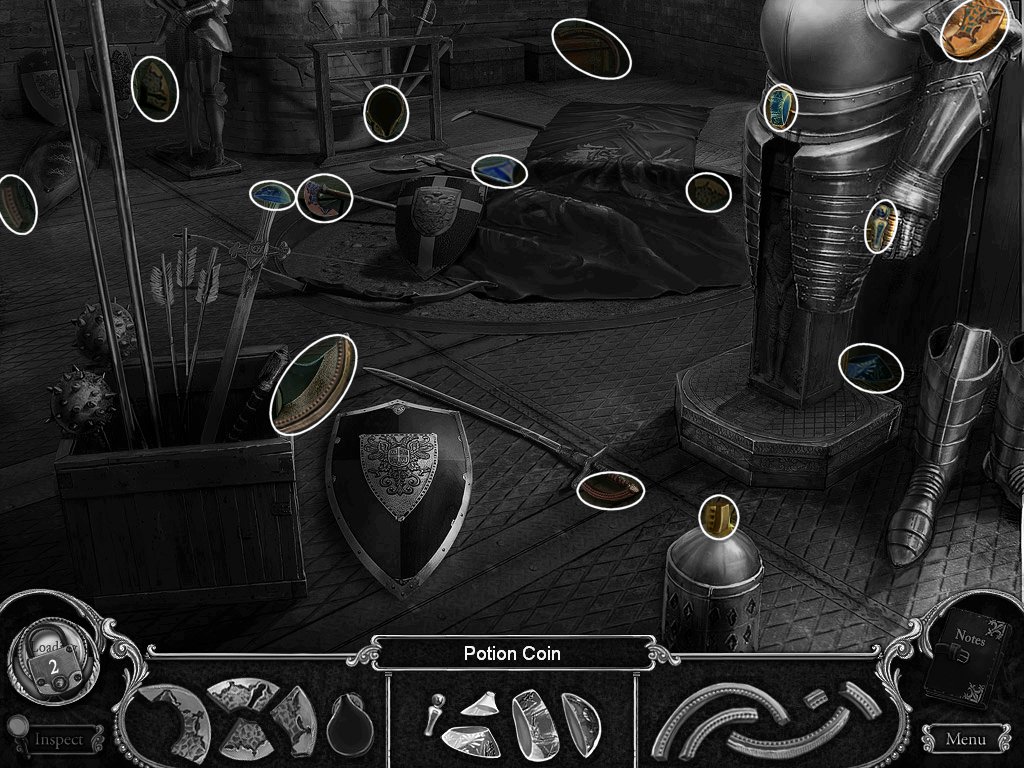The width and height of the screenshot is (1024, 768).
Task: Collect the circled fragment on the sword blade
Action: [x=609, y=490]
